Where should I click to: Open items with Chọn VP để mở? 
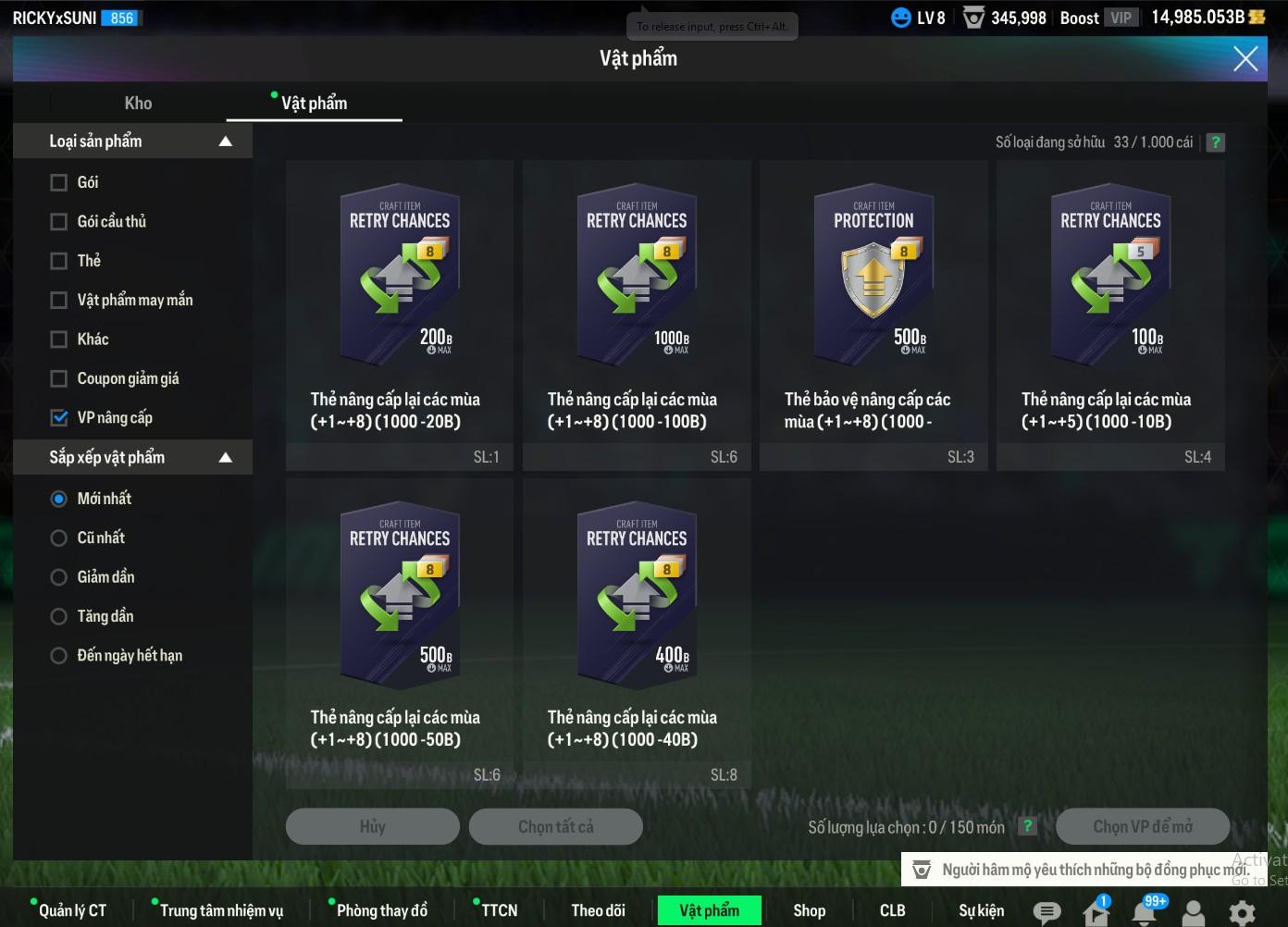coord(1142,827)
